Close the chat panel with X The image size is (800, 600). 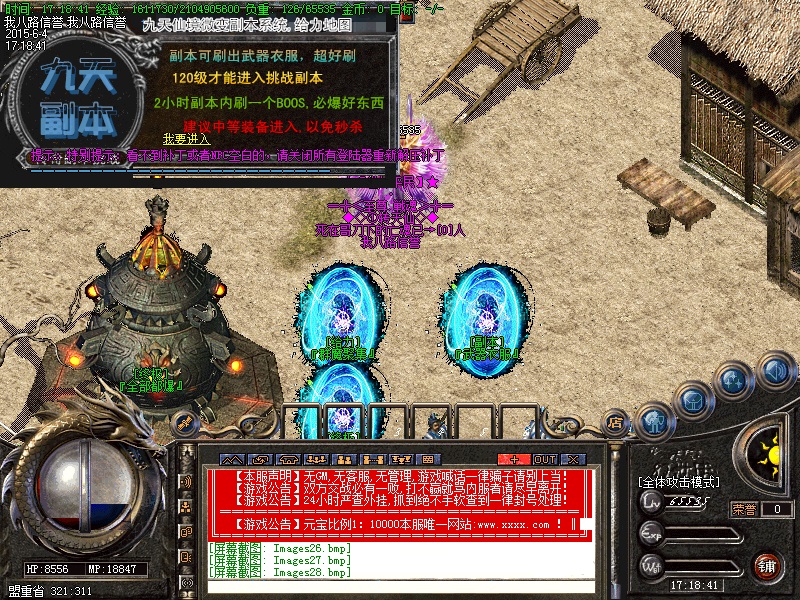pyautogui.click(x=576, y=459)
